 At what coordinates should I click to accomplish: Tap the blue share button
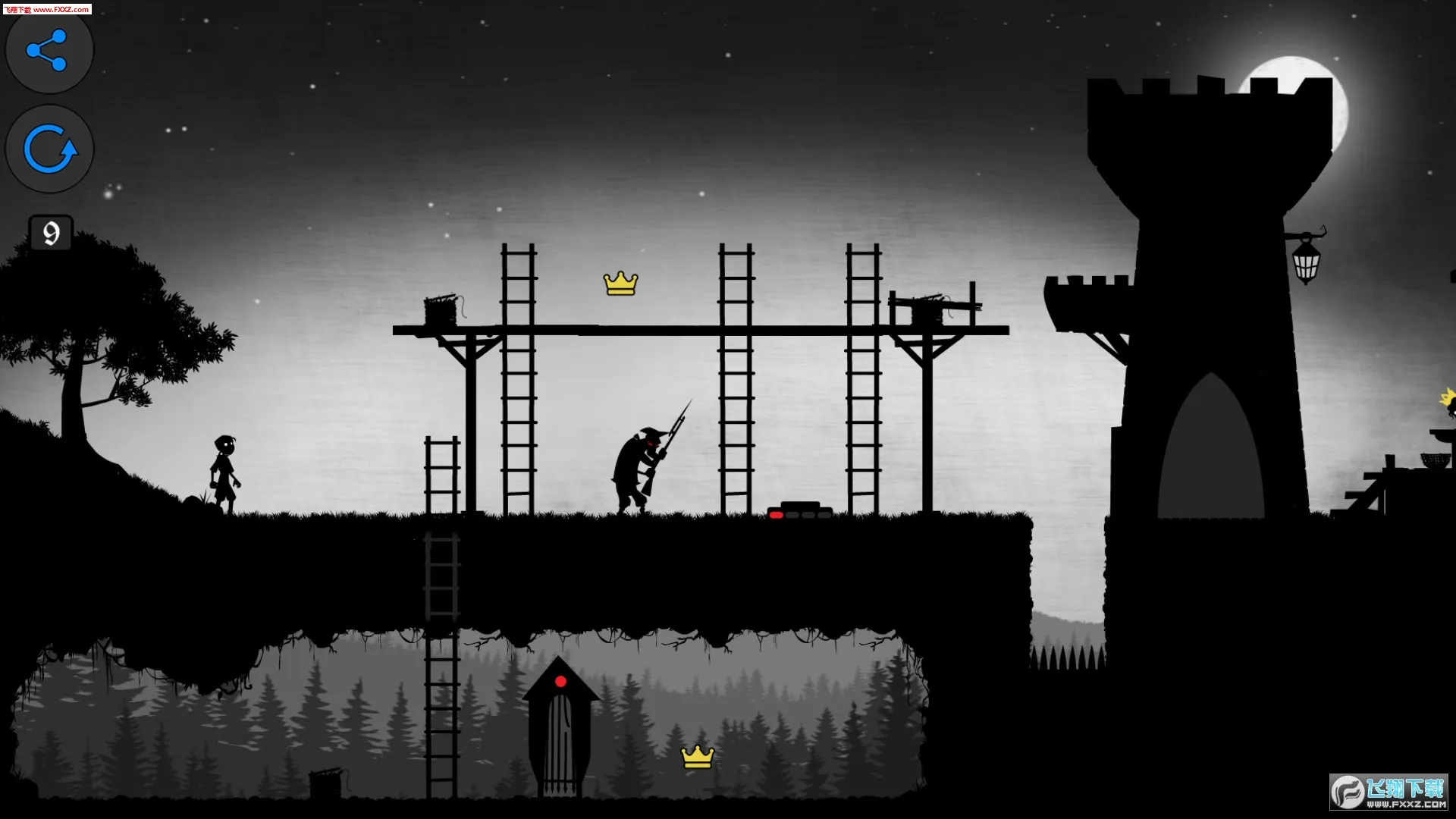point(49,51)
